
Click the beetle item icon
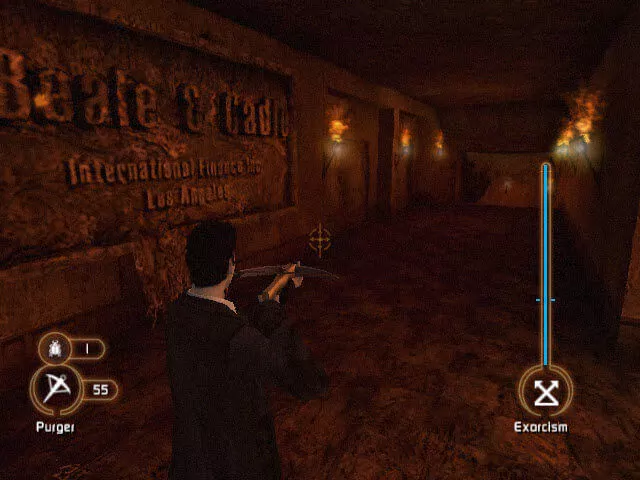(x=52, y=349)
